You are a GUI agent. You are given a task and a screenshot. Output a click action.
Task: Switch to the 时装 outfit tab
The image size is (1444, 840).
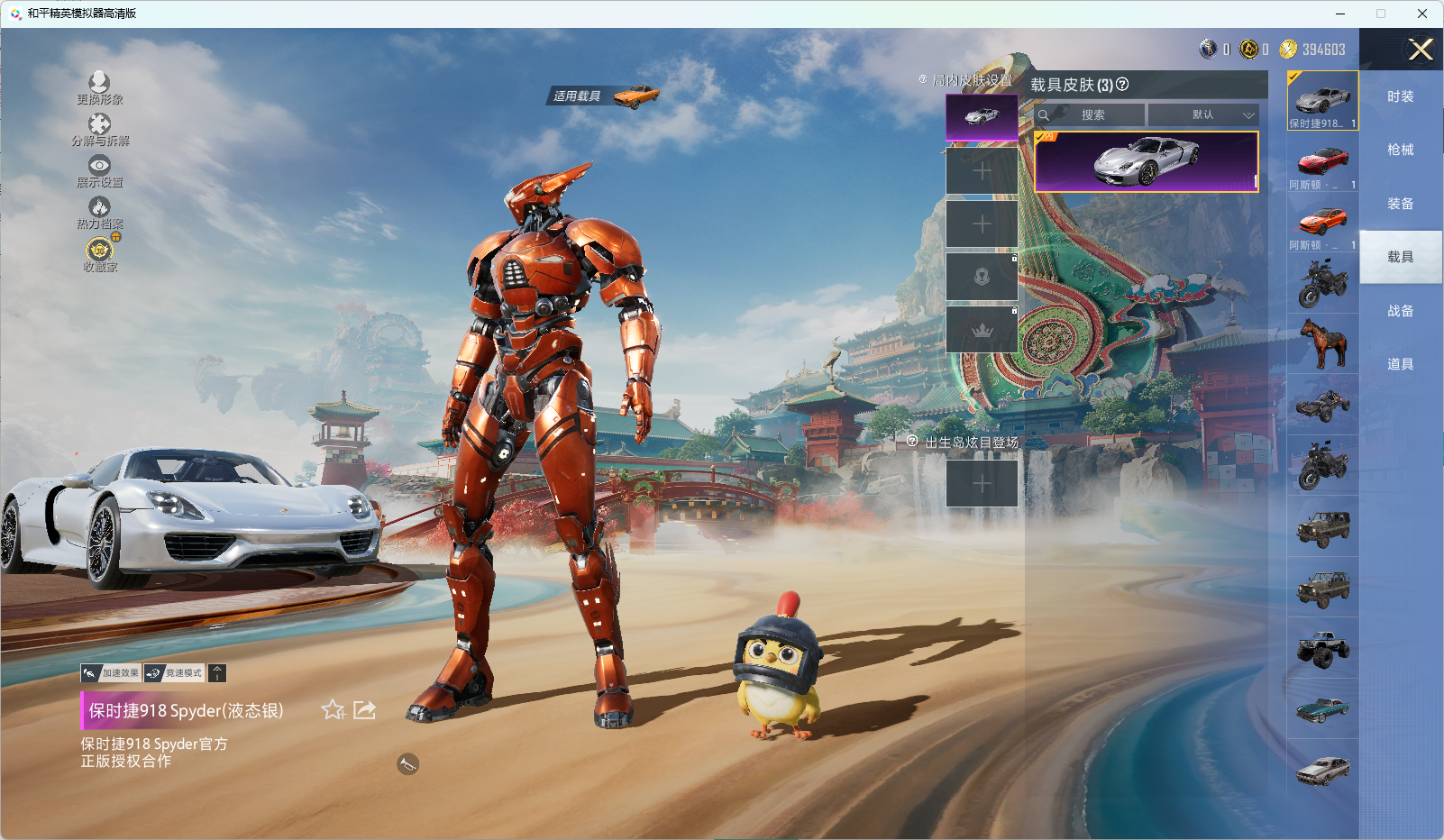click(1400, 96)
